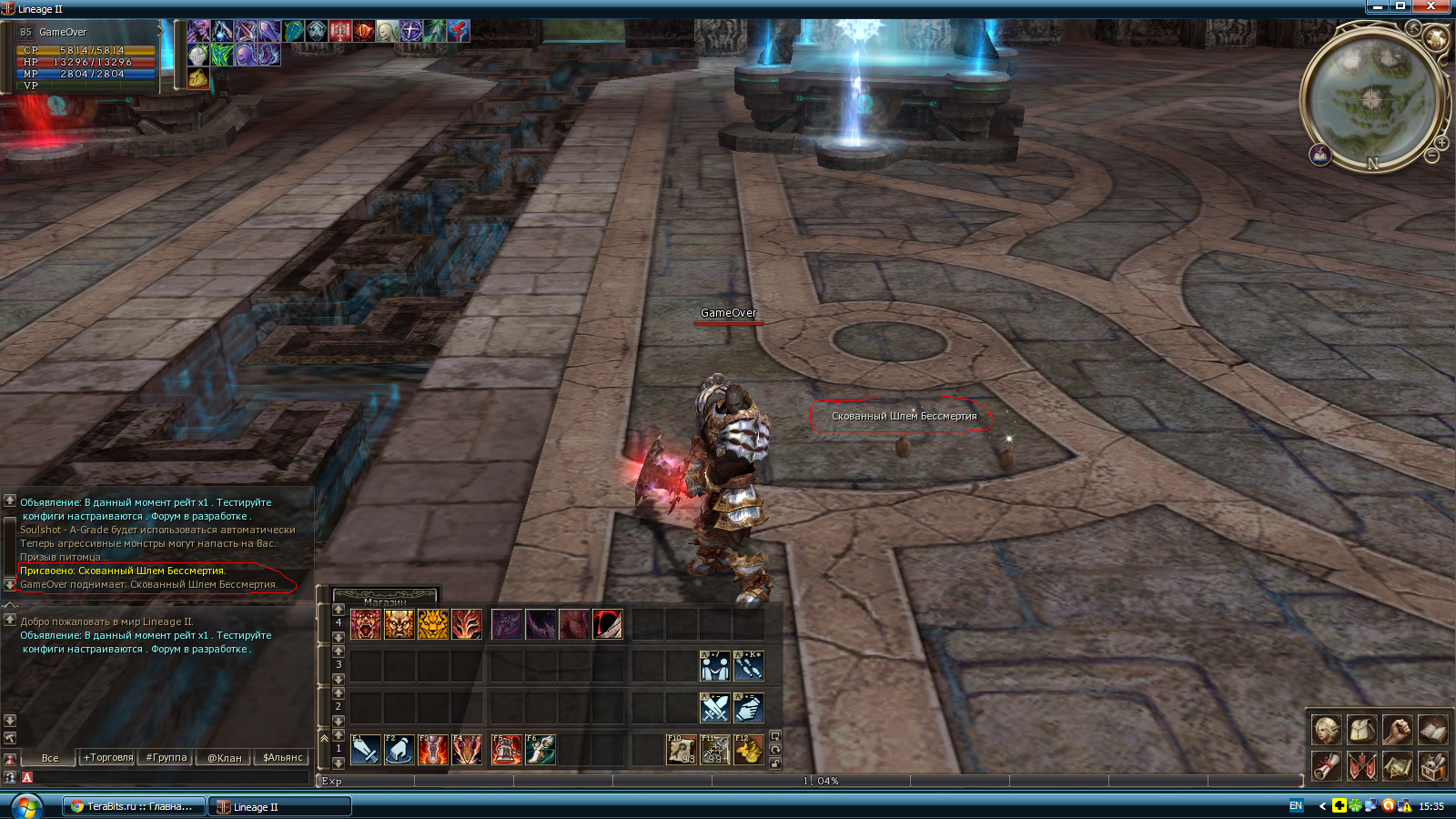
Task: Select the #Группа chat tab
Action: pos(167,757)
